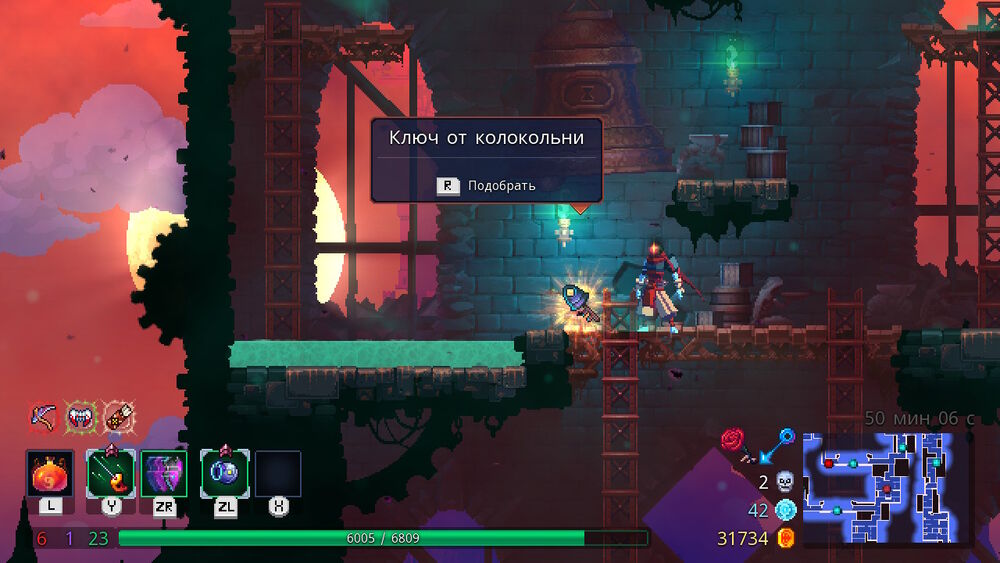This screenshot has width=1000, height=563.
Task: Click the skull boss cell icon
Action: tap(785, 482)
